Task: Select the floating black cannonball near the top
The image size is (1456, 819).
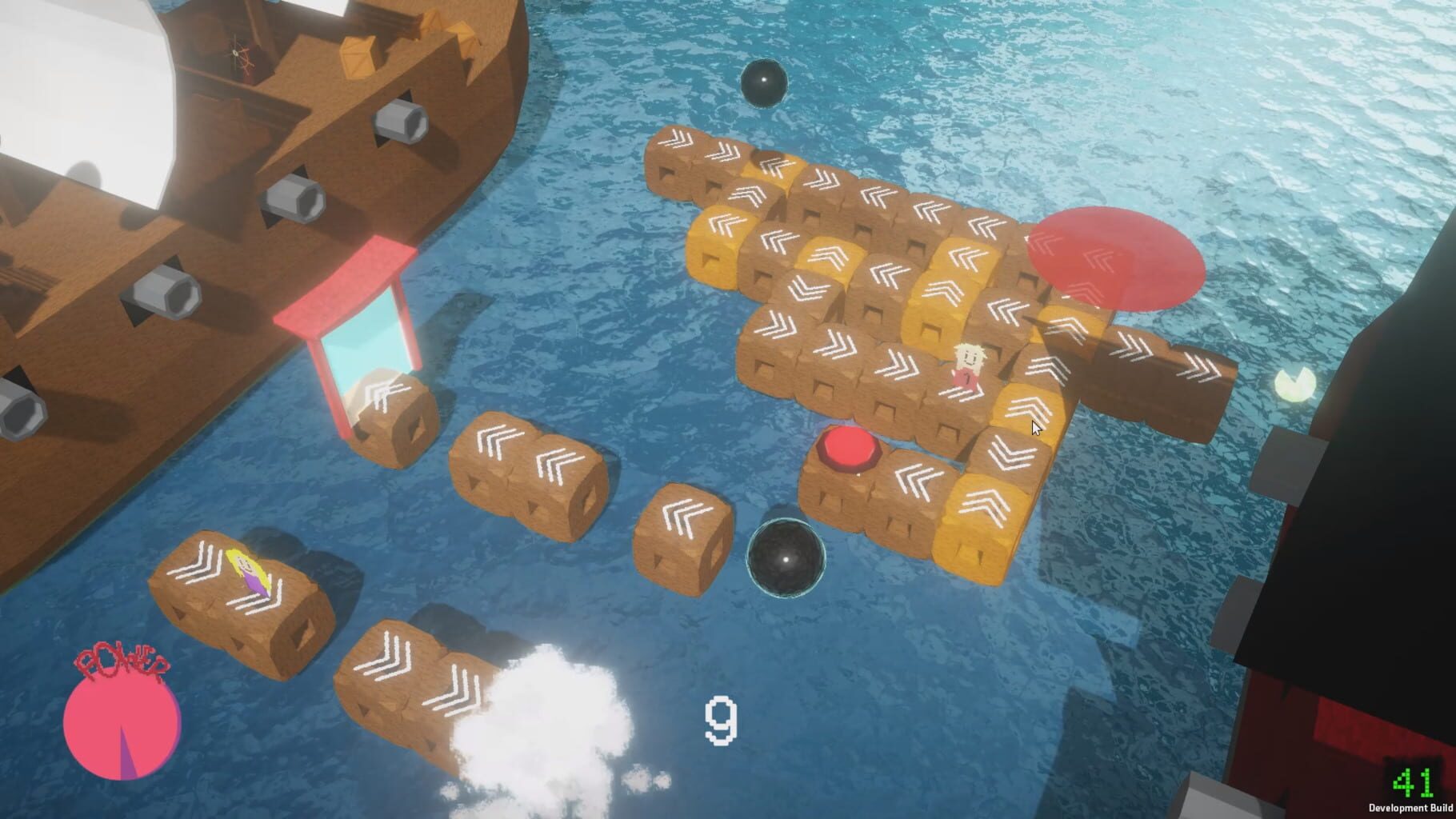Action: coord(766,84)
